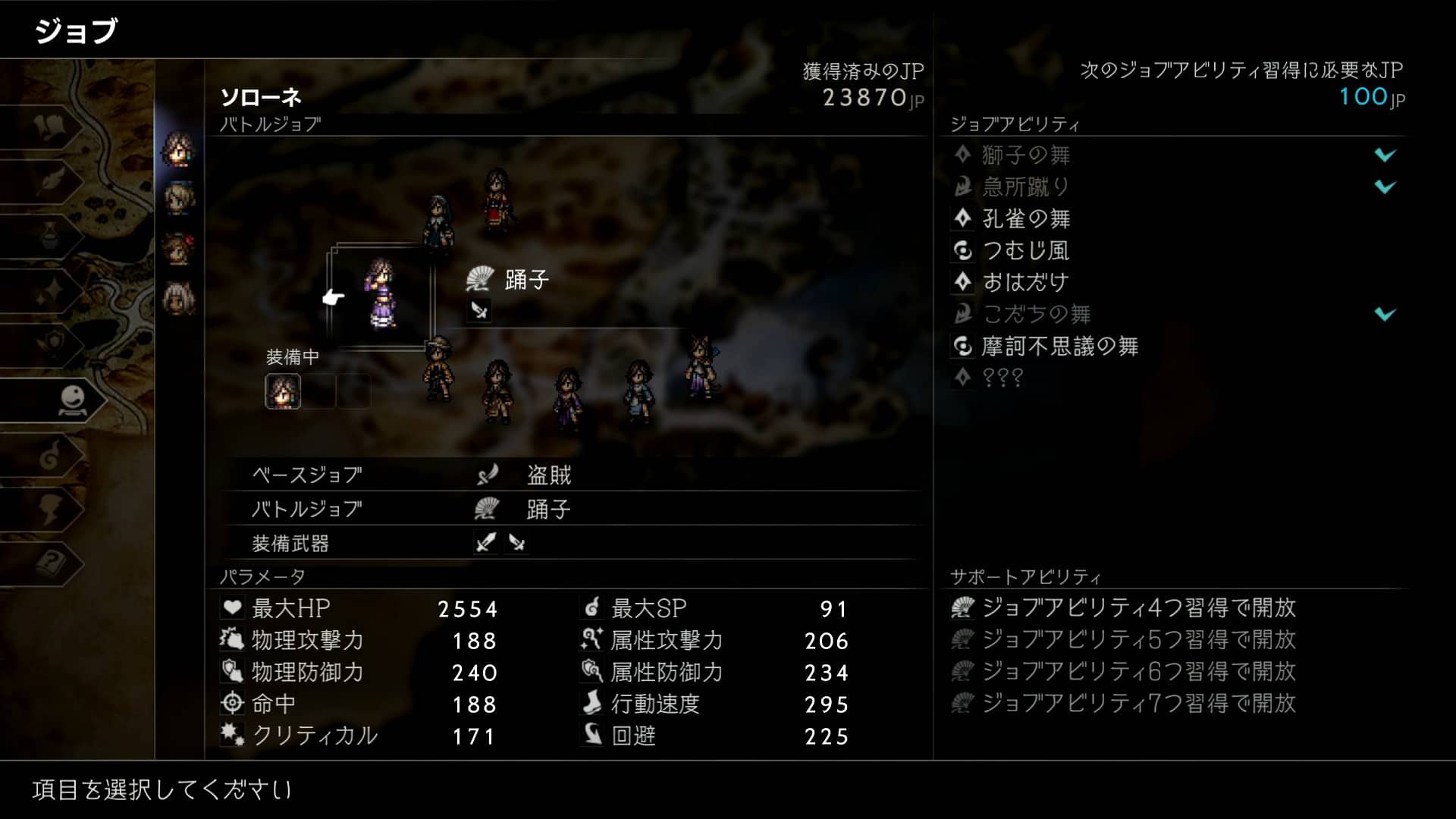Select support ability unlocked at 4 job abilities
The image size is (1456, 819).
[1137, 608]
